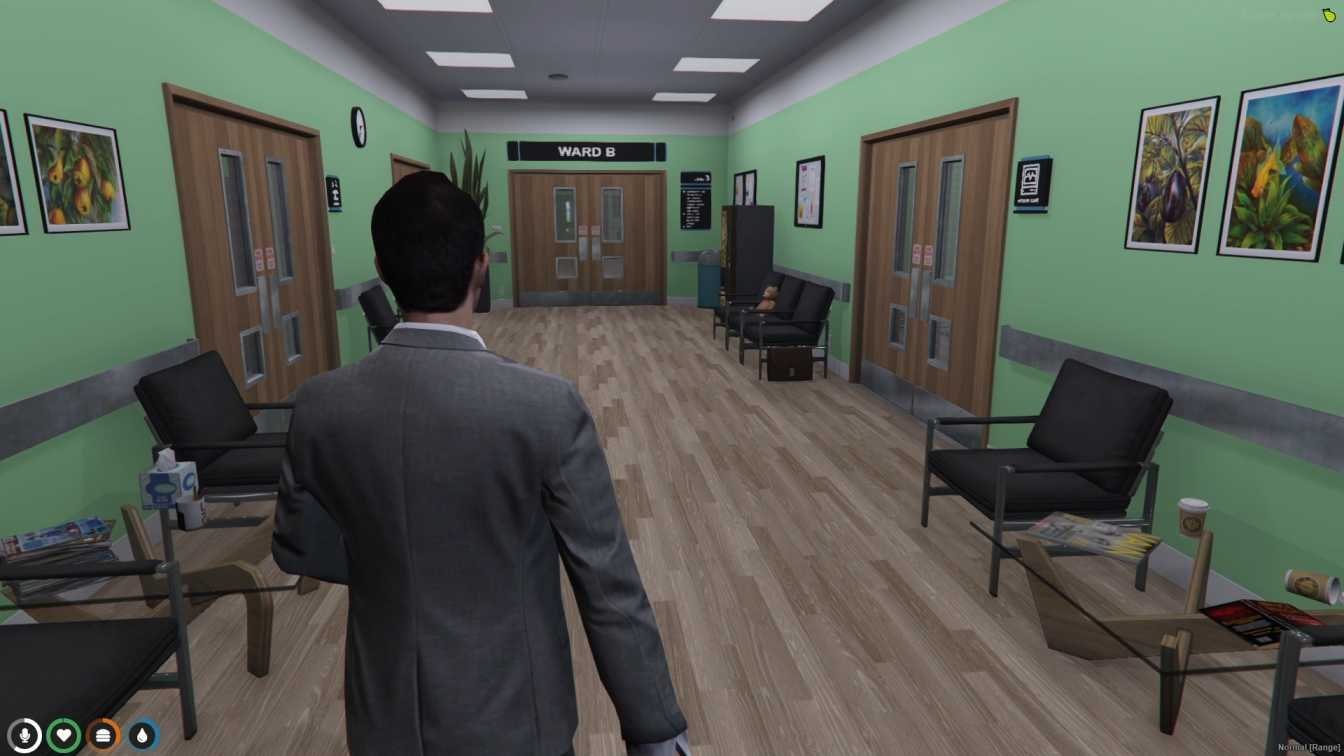The image size is (1344, 756).
Task: Click the microphone voice status icon
Action: pos(25,735)
